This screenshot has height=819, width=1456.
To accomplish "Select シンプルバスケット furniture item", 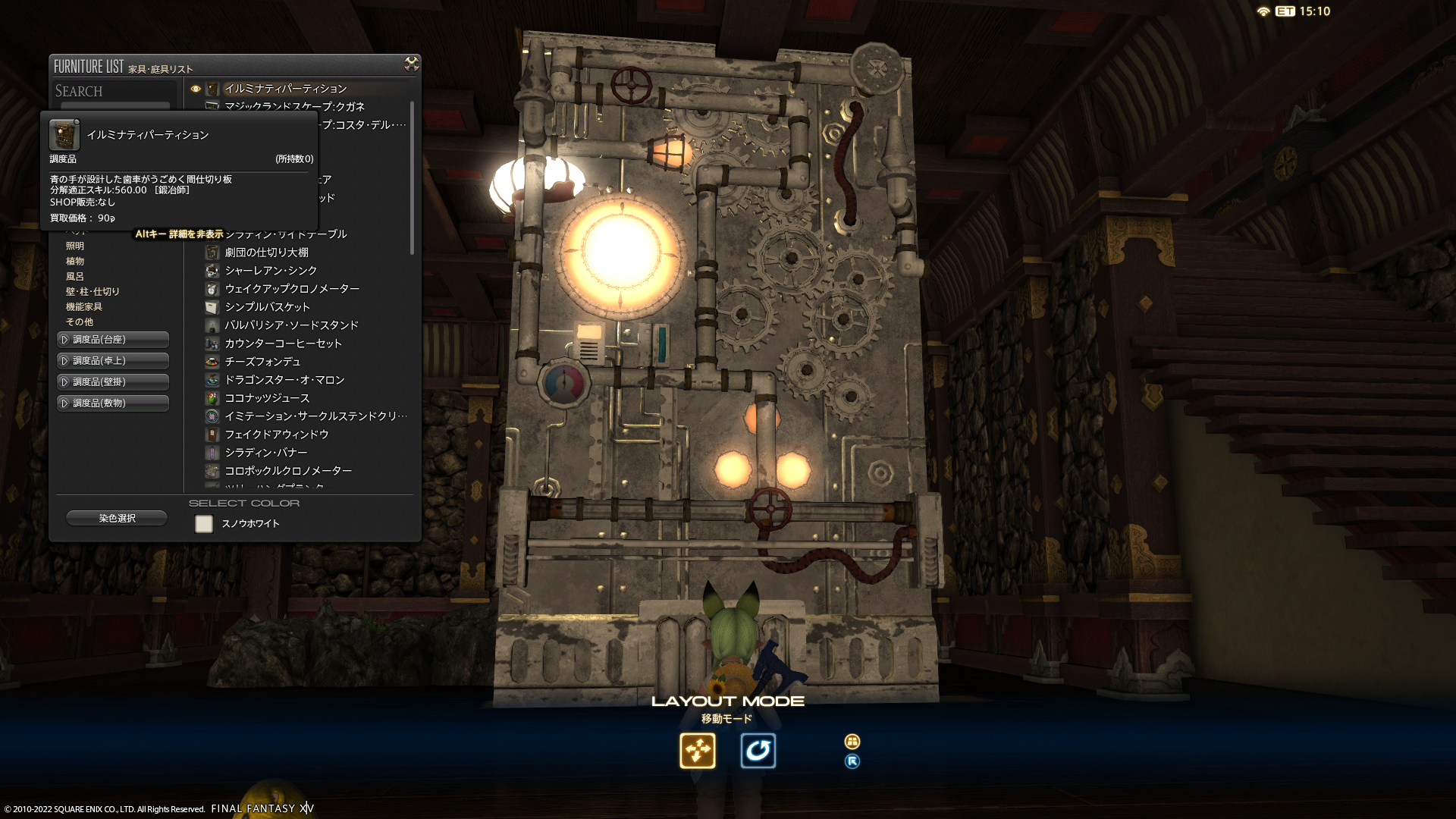I will pyautogui.click(x=267, y=307).
